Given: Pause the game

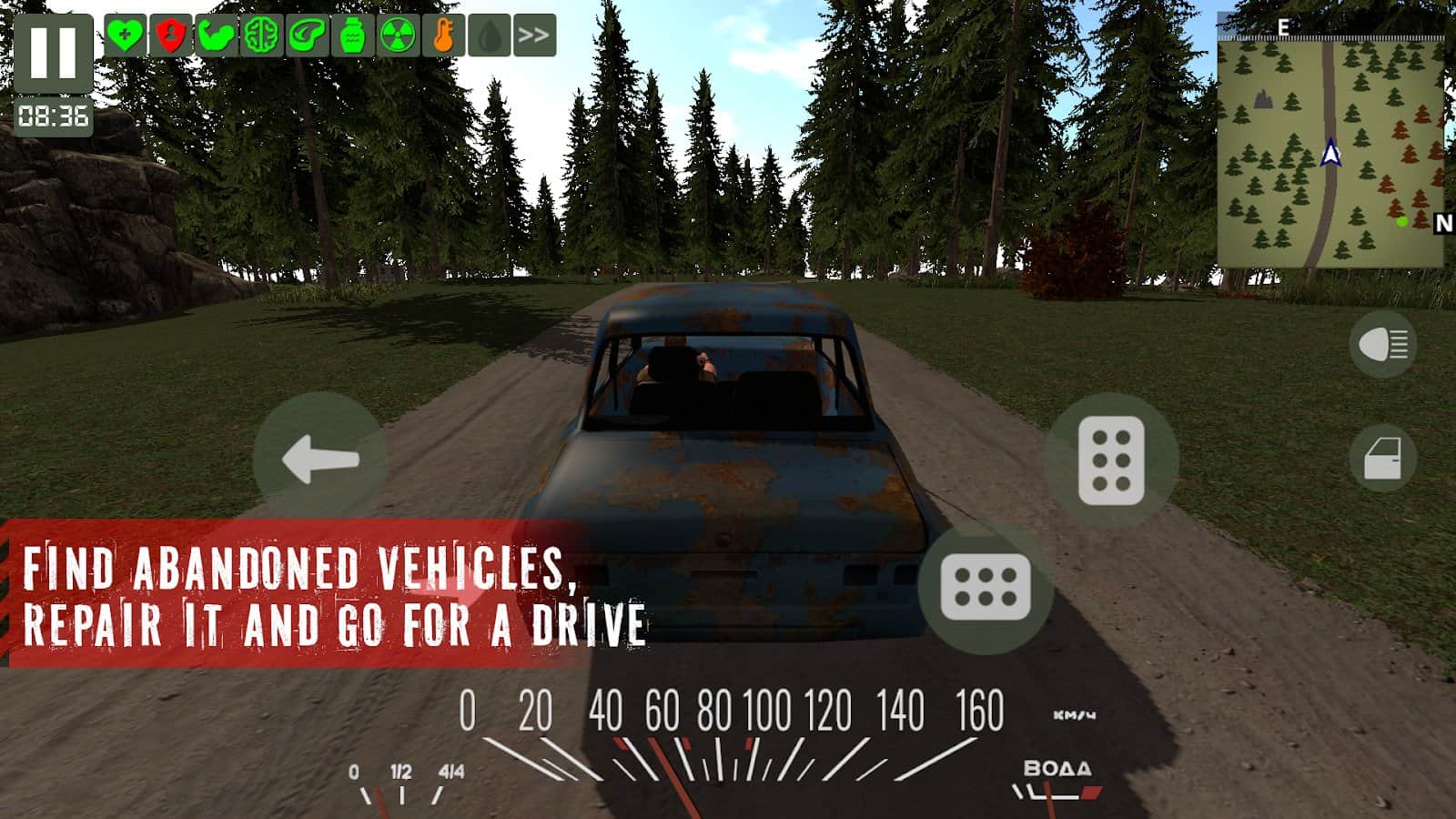Looking at the screenshot, I should tap(53, 53).
